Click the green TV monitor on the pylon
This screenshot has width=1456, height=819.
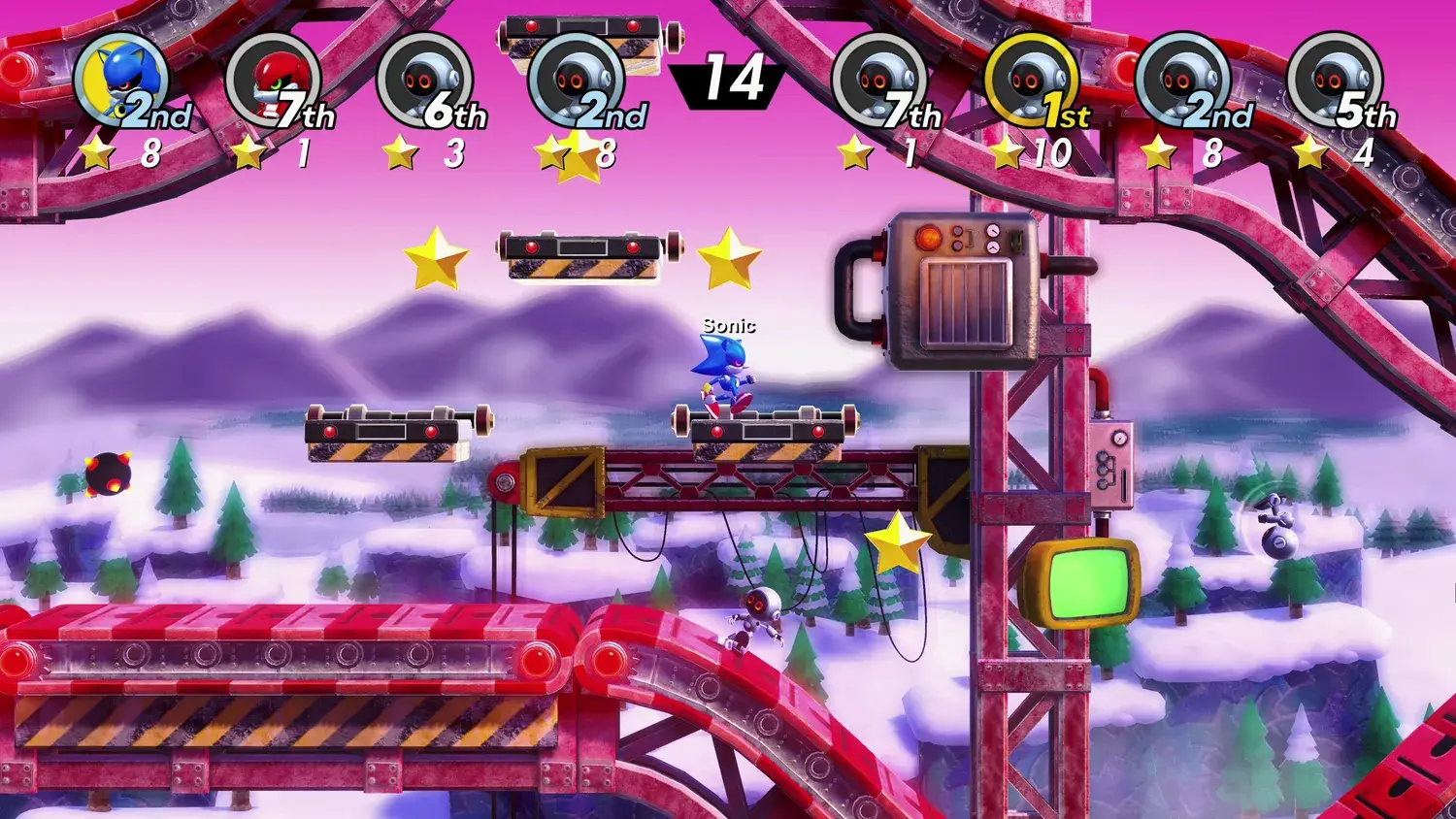click(1087, 582)
